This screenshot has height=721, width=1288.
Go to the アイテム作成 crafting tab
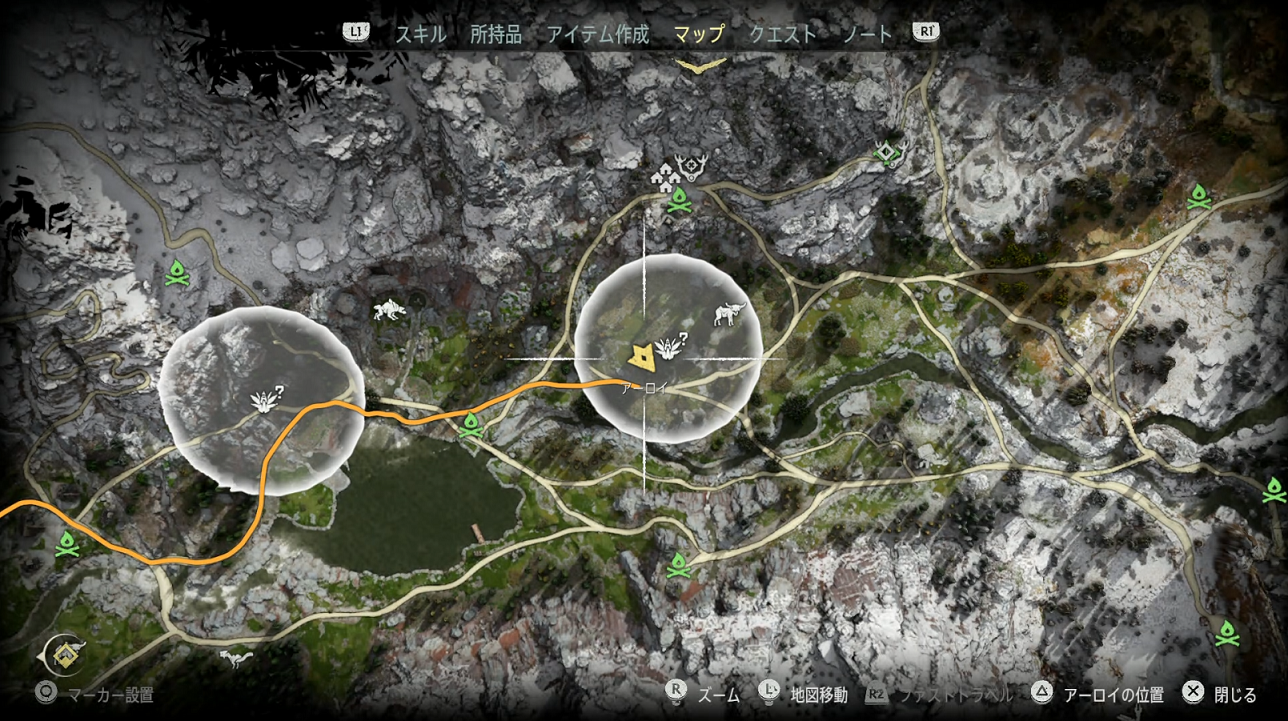click(598, 34)
